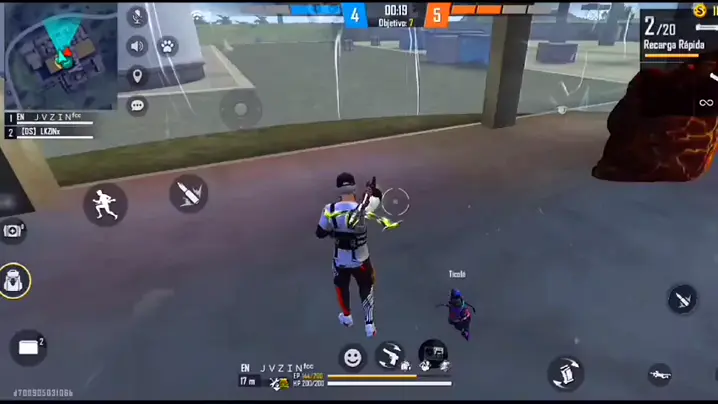The image size is (718, 404).
Task: Open the backpack inventory
Action: pyautogui.click(x=14, y=281)
